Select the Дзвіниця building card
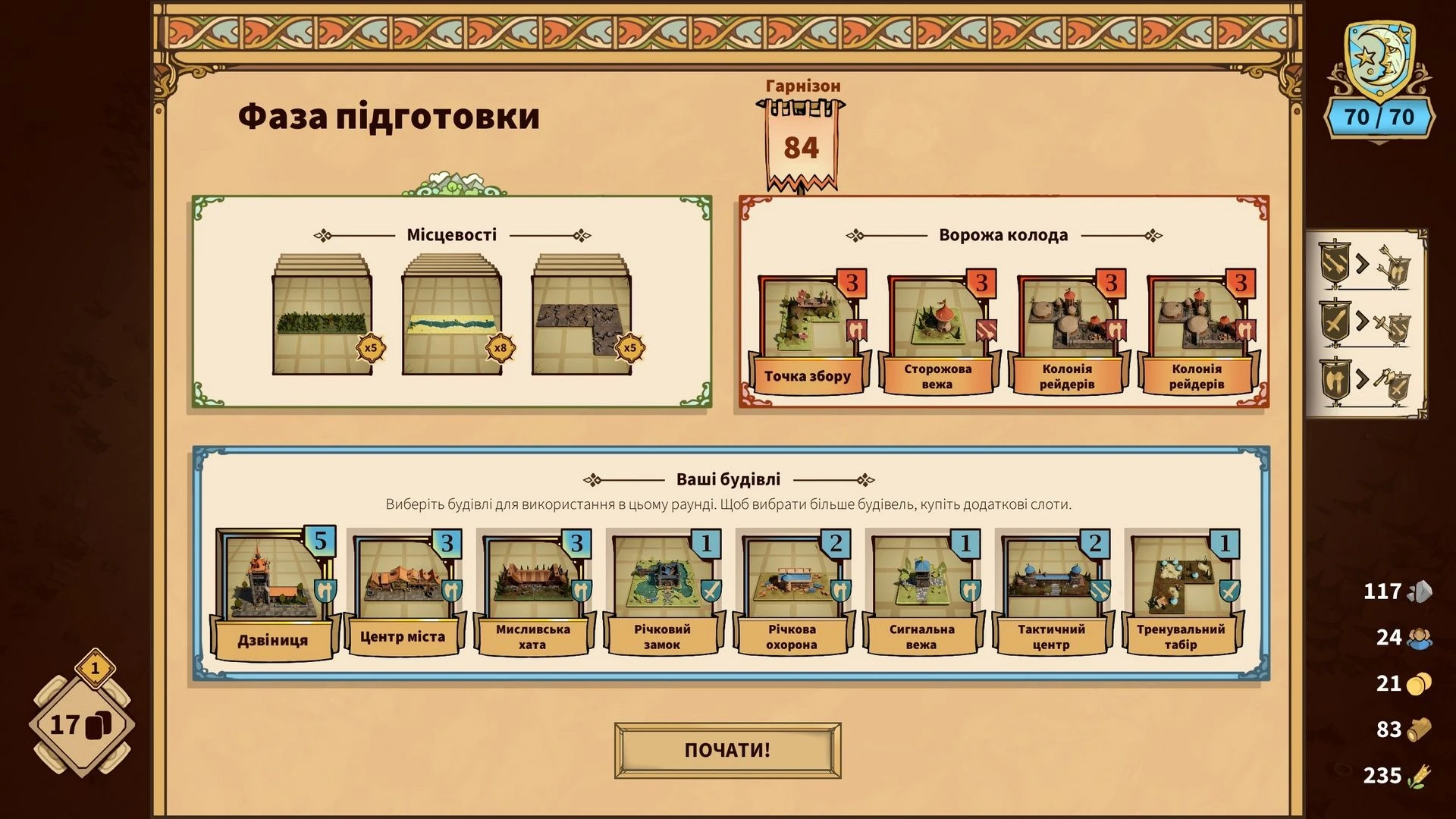The image size is (1456, 819). pyautogui.click(x=274, y=593)
